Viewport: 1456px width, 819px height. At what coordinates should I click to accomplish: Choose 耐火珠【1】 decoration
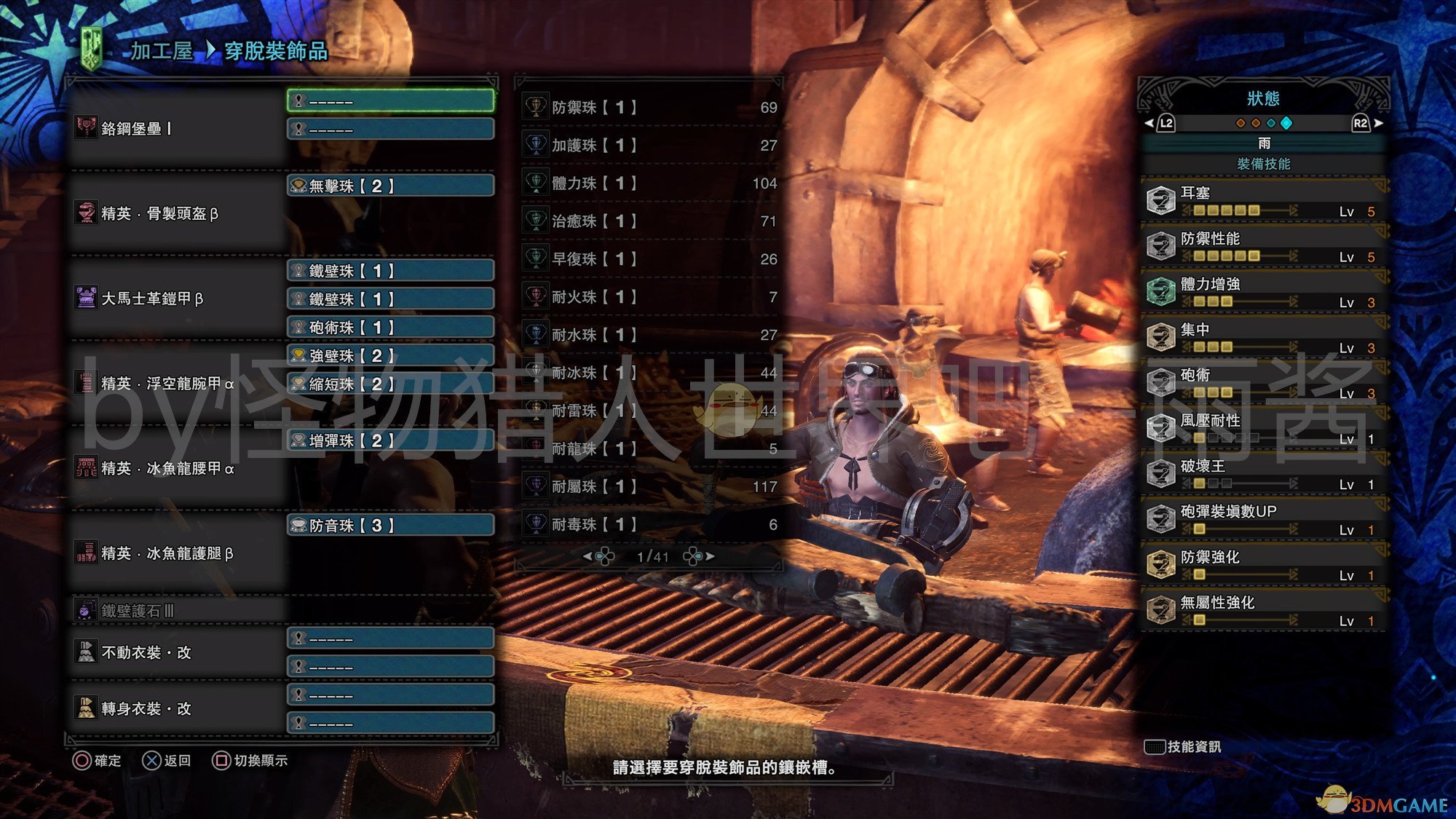649,297
